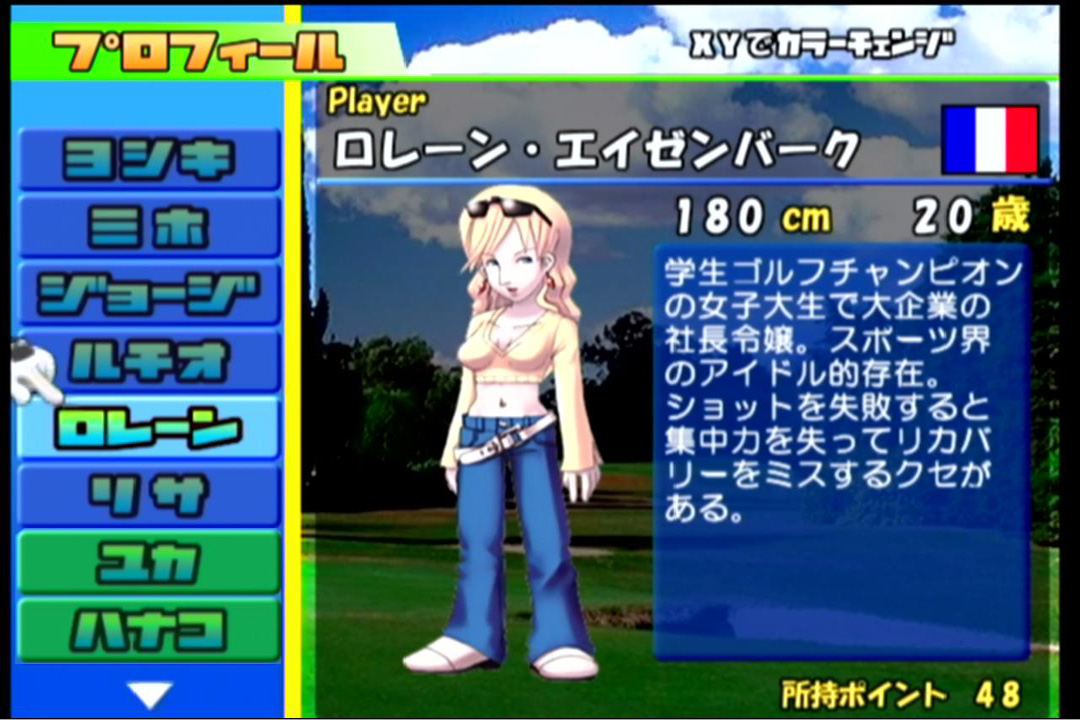The height and width of the screenshot is (720, 1080).
Task: Click the white down arrow below the list
Action: coord(150,692)
